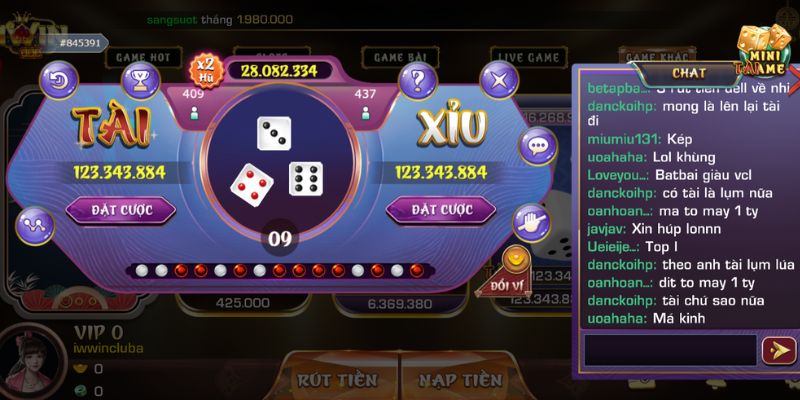Image resolution: width=800 pixels, height=400 pixels.
Task: Open the Nạp Tiền deposit button
Action: point(459,380)
